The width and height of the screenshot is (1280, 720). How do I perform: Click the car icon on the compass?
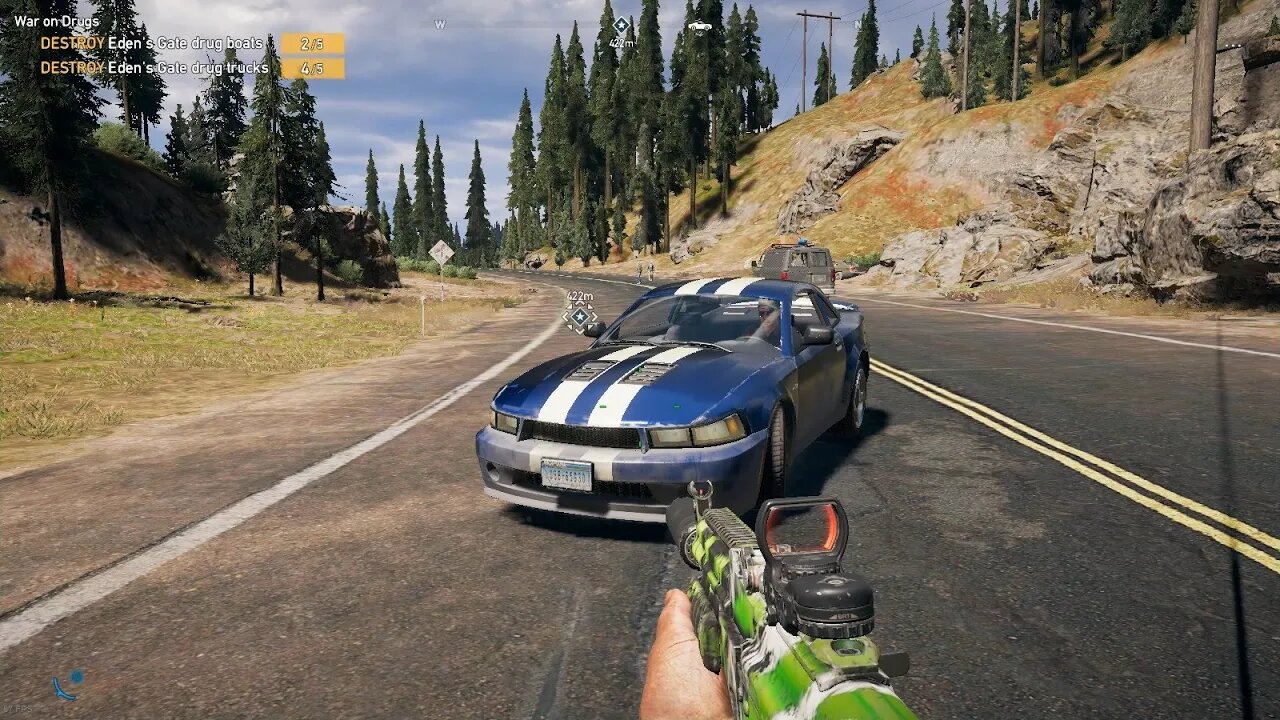tap(700, 26)
